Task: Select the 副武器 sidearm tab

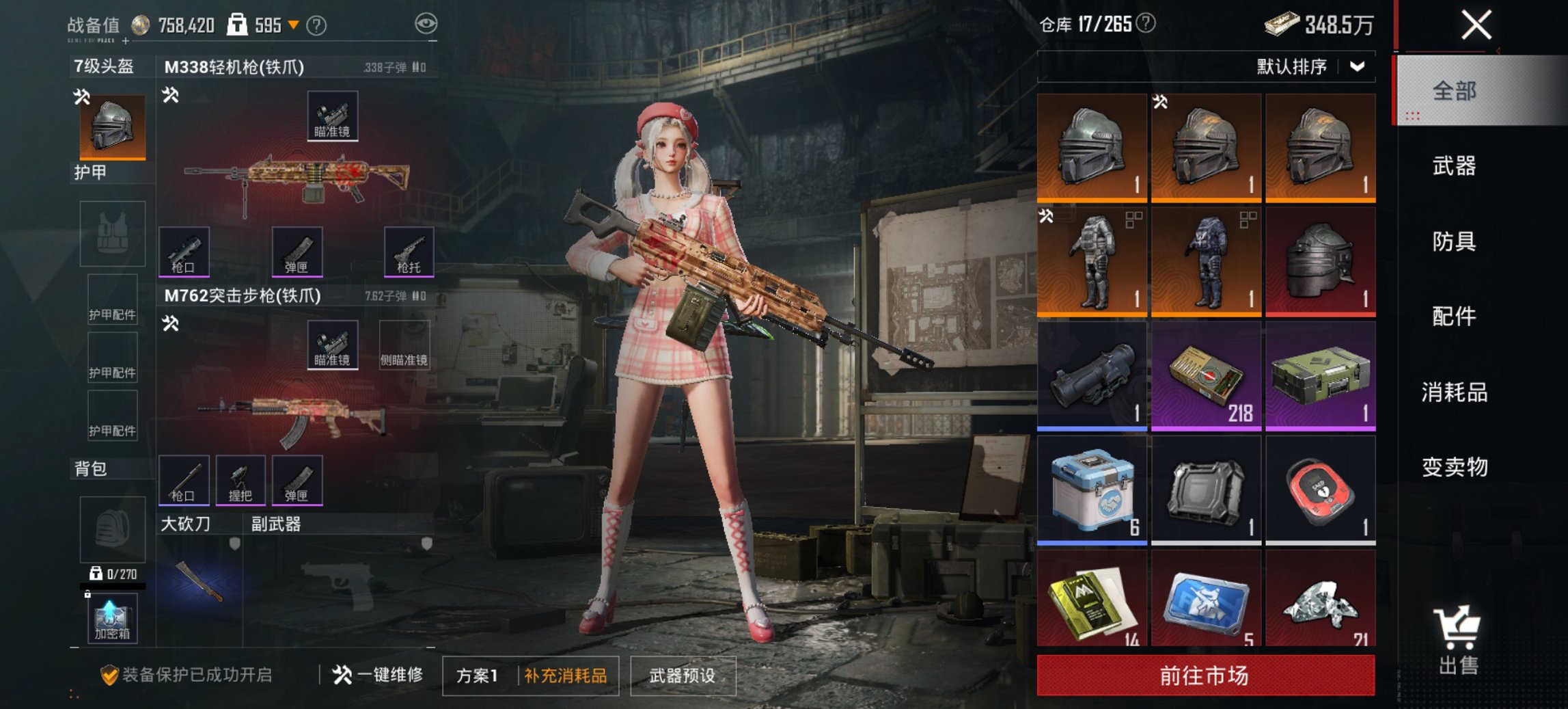Action: click(276, 522)
